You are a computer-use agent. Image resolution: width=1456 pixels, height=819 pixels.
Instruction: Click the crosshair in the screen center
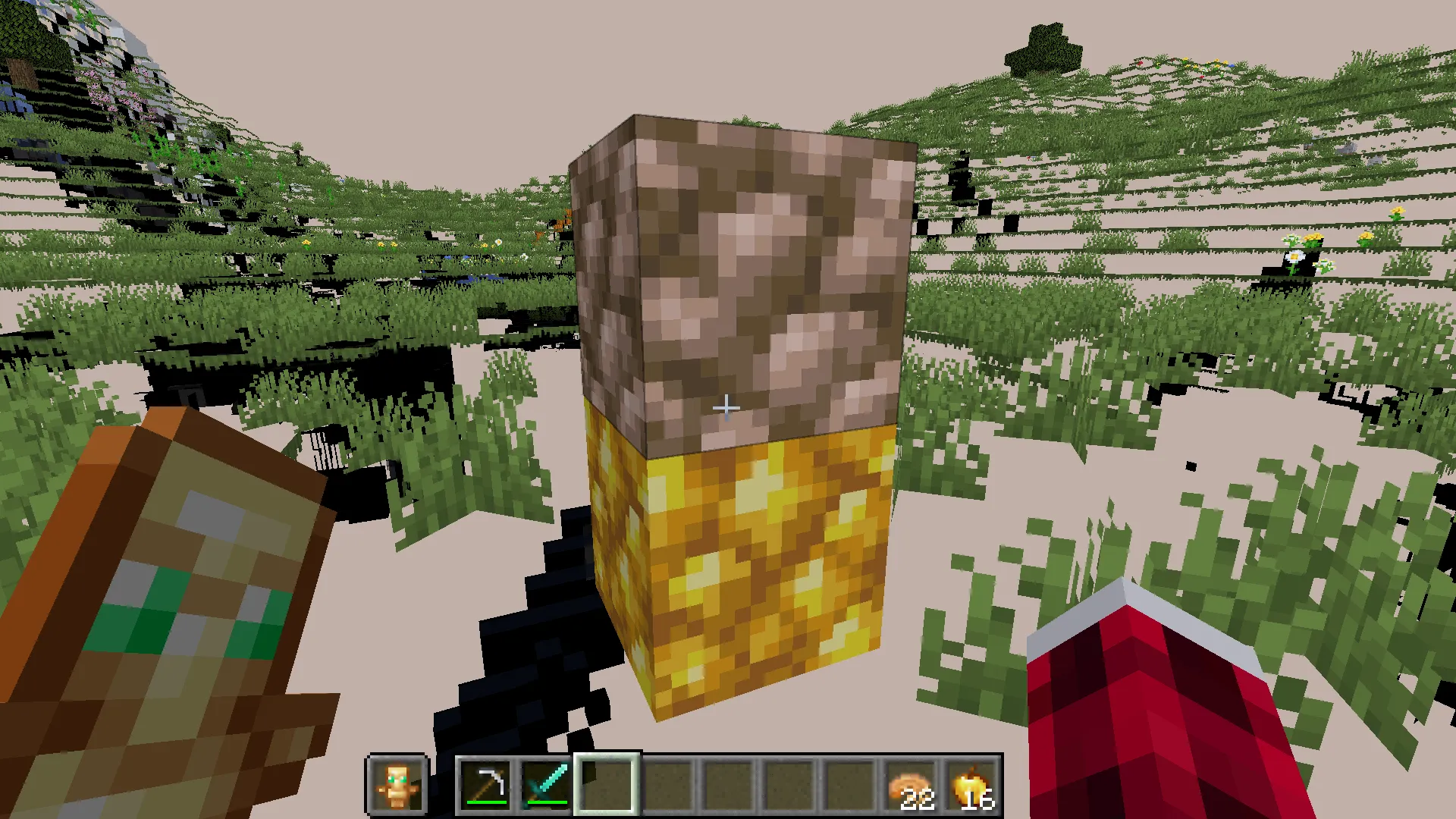pos(726,407)
